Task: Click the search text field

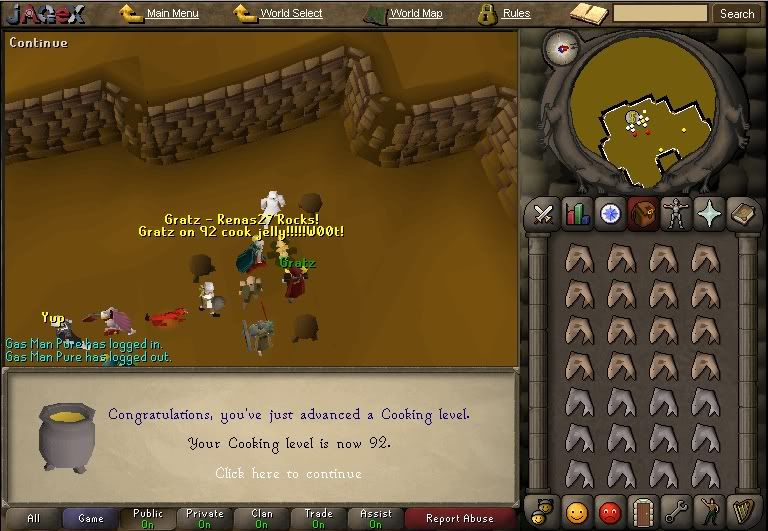Action: (660, 14)
